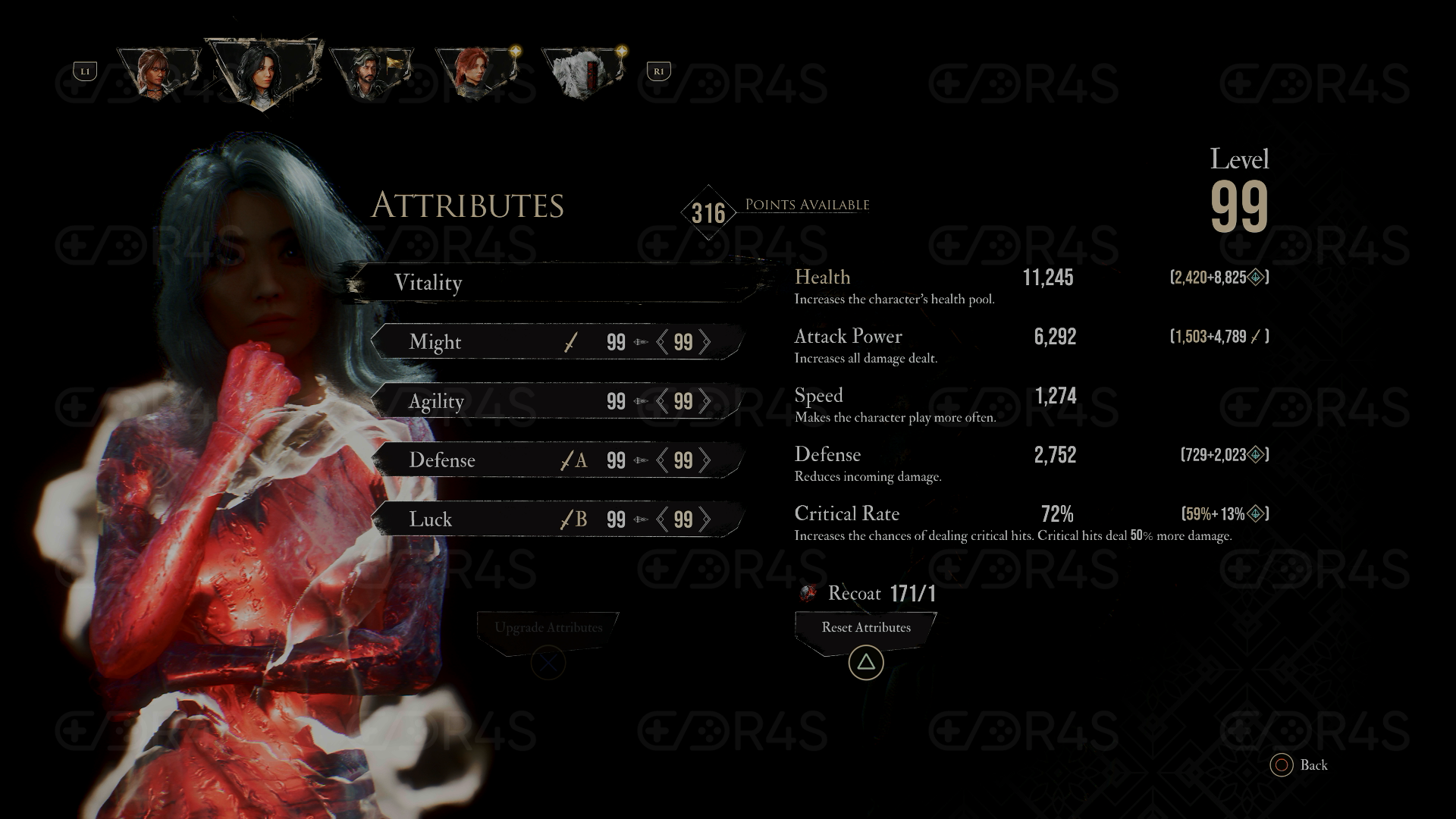1456x819 pixels.
Task: Add a Luck point with right arrow
Action: [705, 519]
